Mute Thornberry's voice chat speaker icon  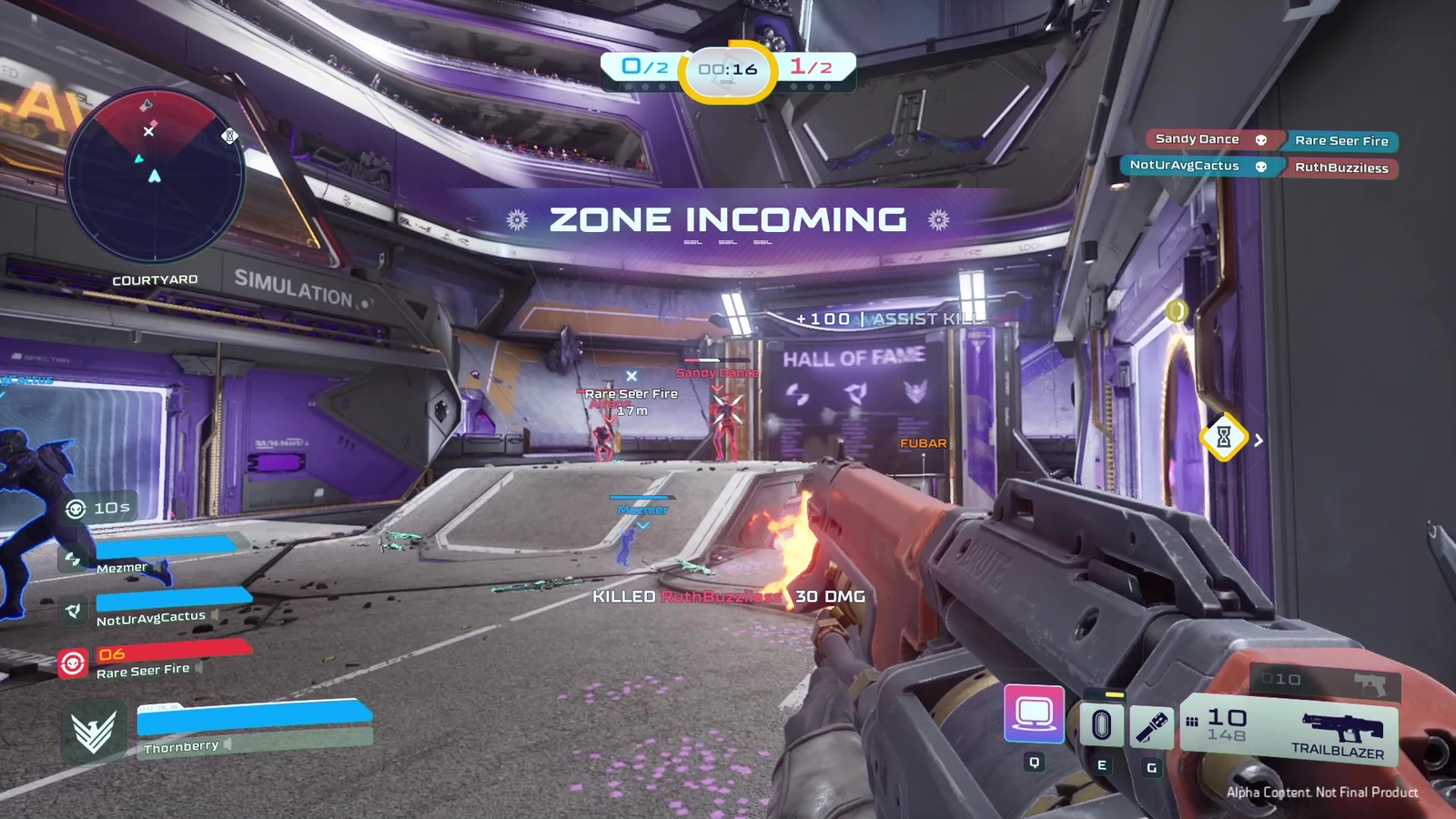coord(227,744)
